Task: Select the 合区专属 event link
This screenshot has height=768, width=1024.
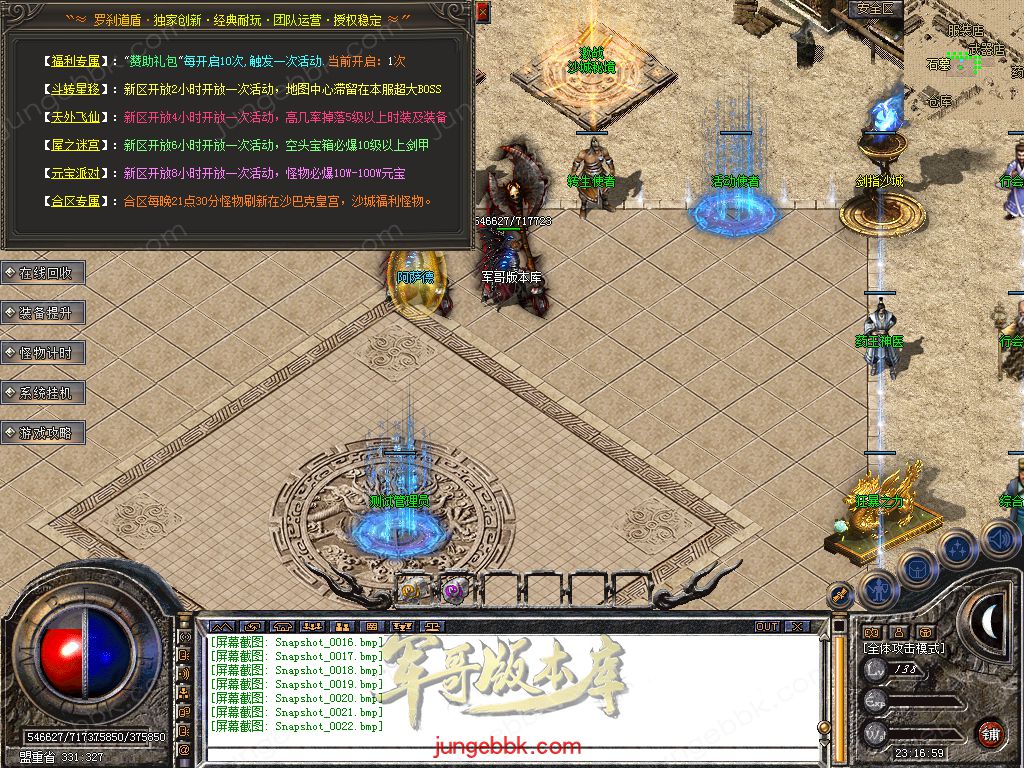Action: coord(75,201)
